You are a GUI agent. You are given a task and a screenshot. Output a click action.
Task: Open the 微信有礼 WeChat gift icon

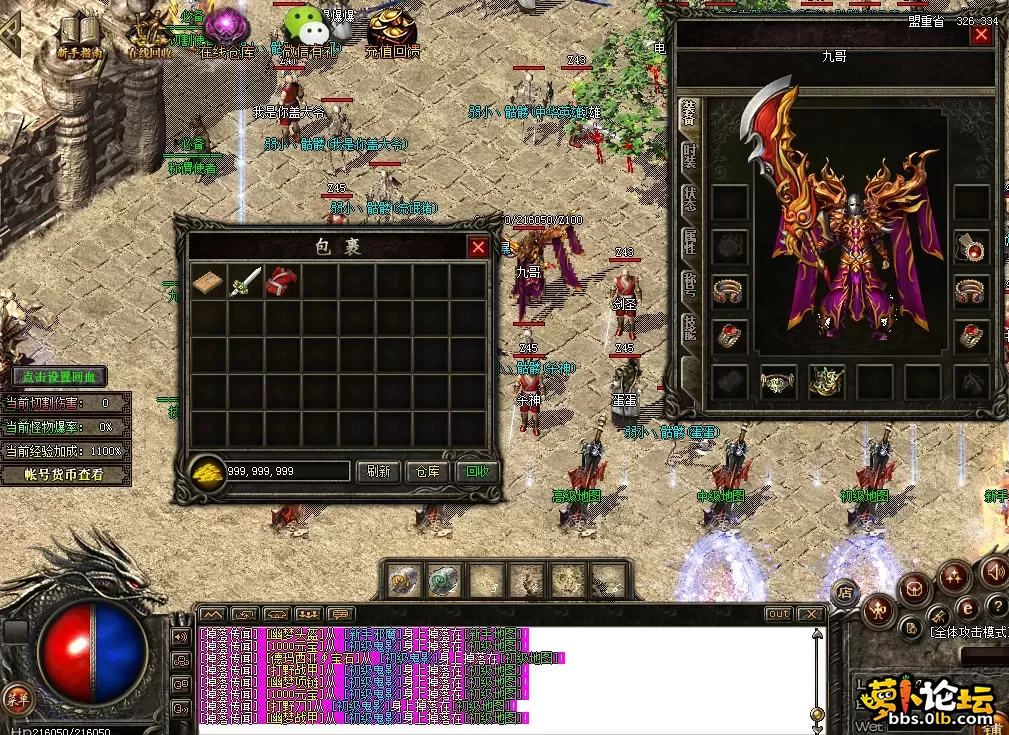[306, 30]
